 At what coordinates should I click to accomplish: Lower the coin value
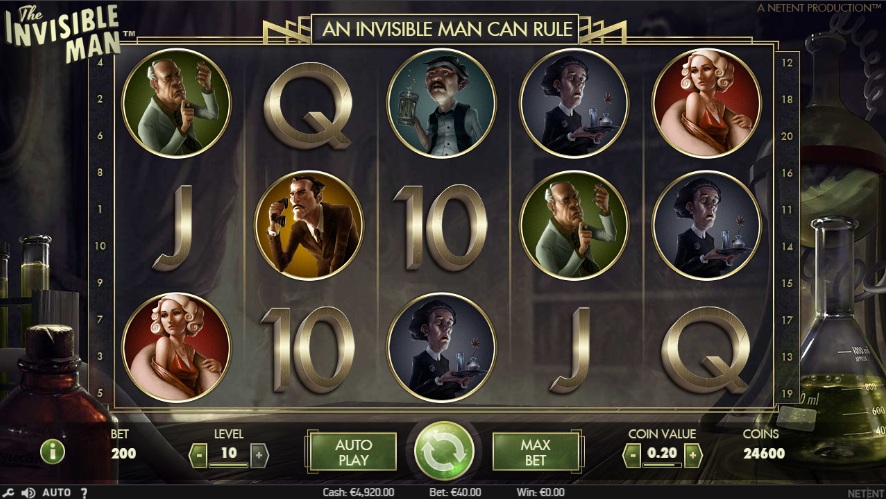click(630, 454)
